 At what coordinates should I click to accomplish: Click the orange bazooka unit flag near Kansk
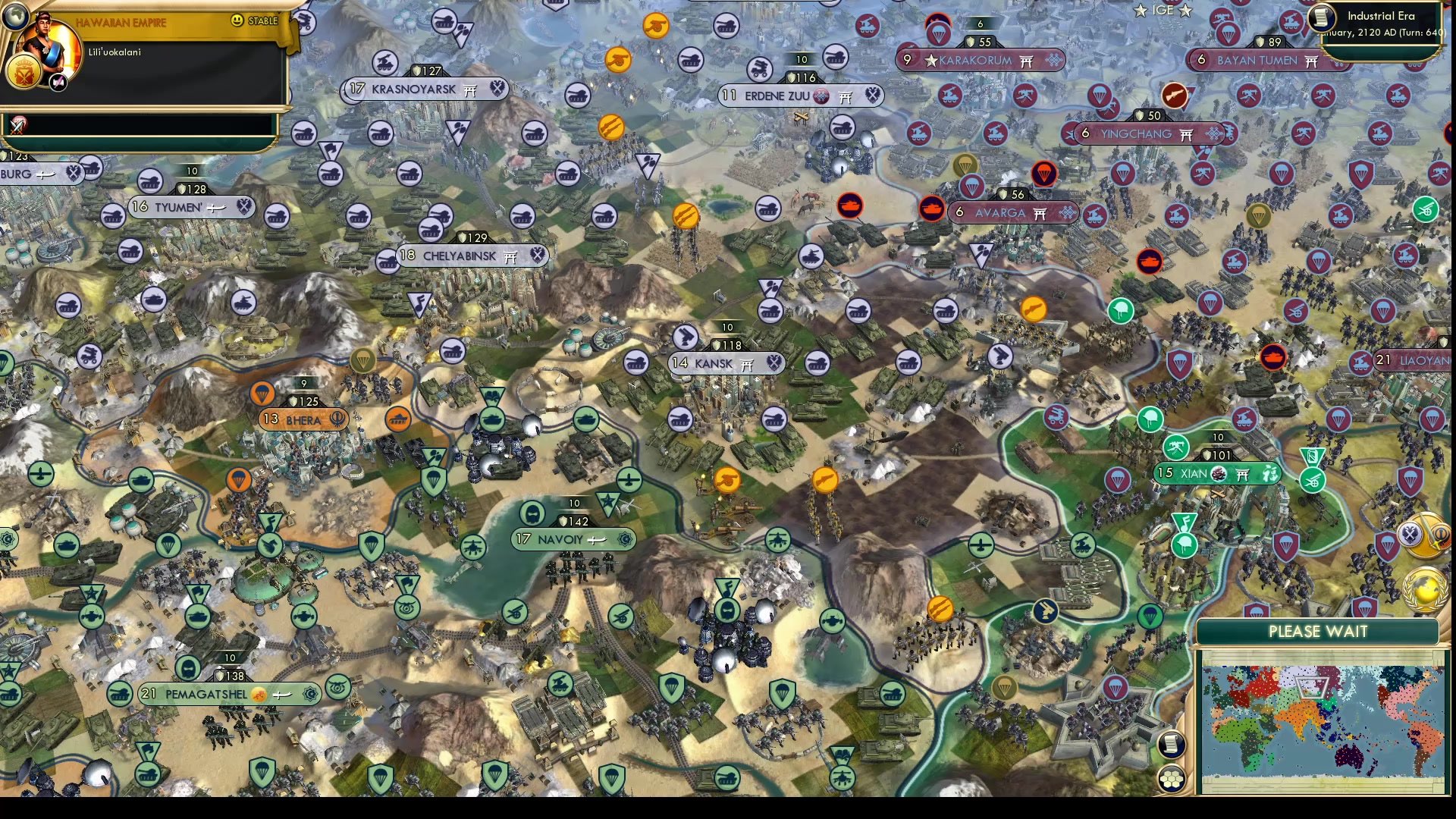(x=824, y=479)
